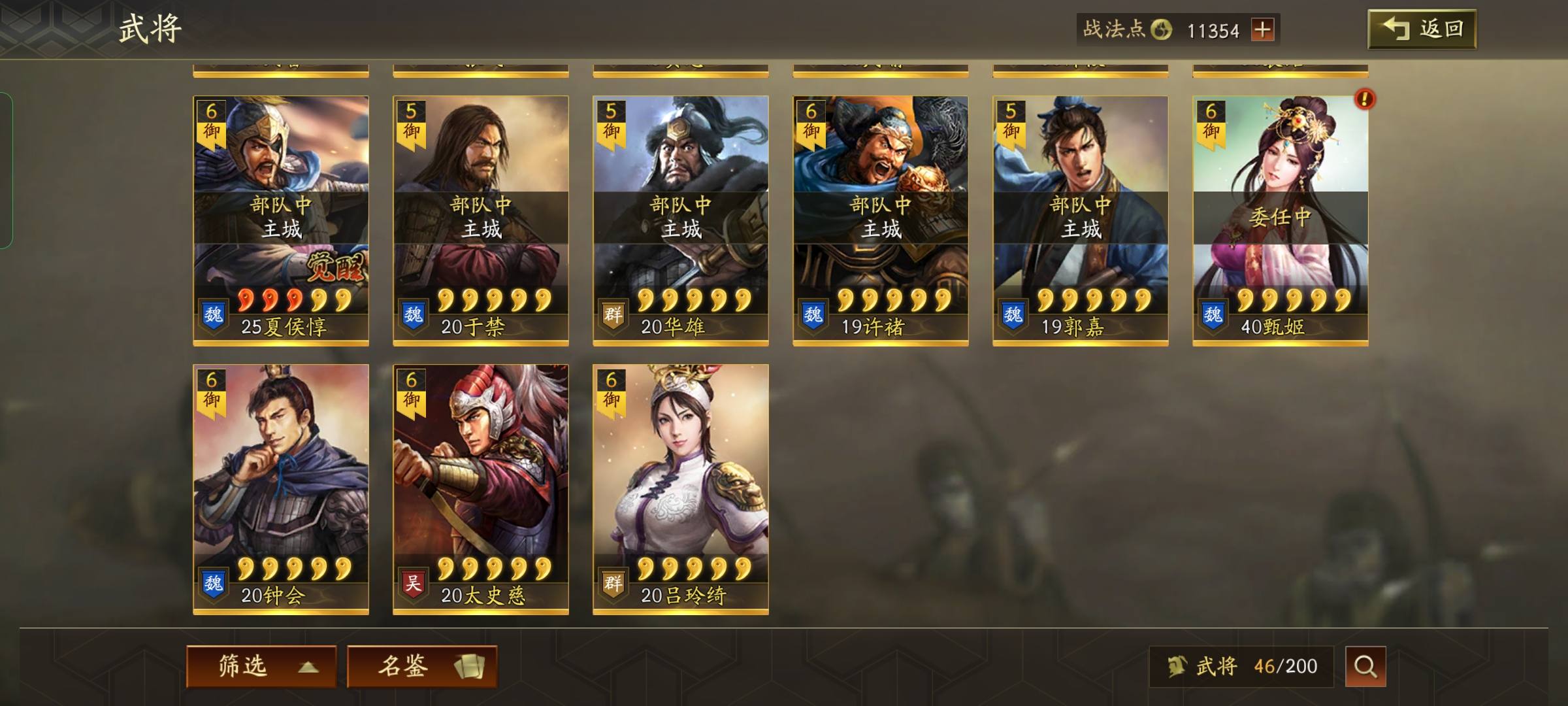
Task: Choose the 于禁 general card
Action: (481, 220)
